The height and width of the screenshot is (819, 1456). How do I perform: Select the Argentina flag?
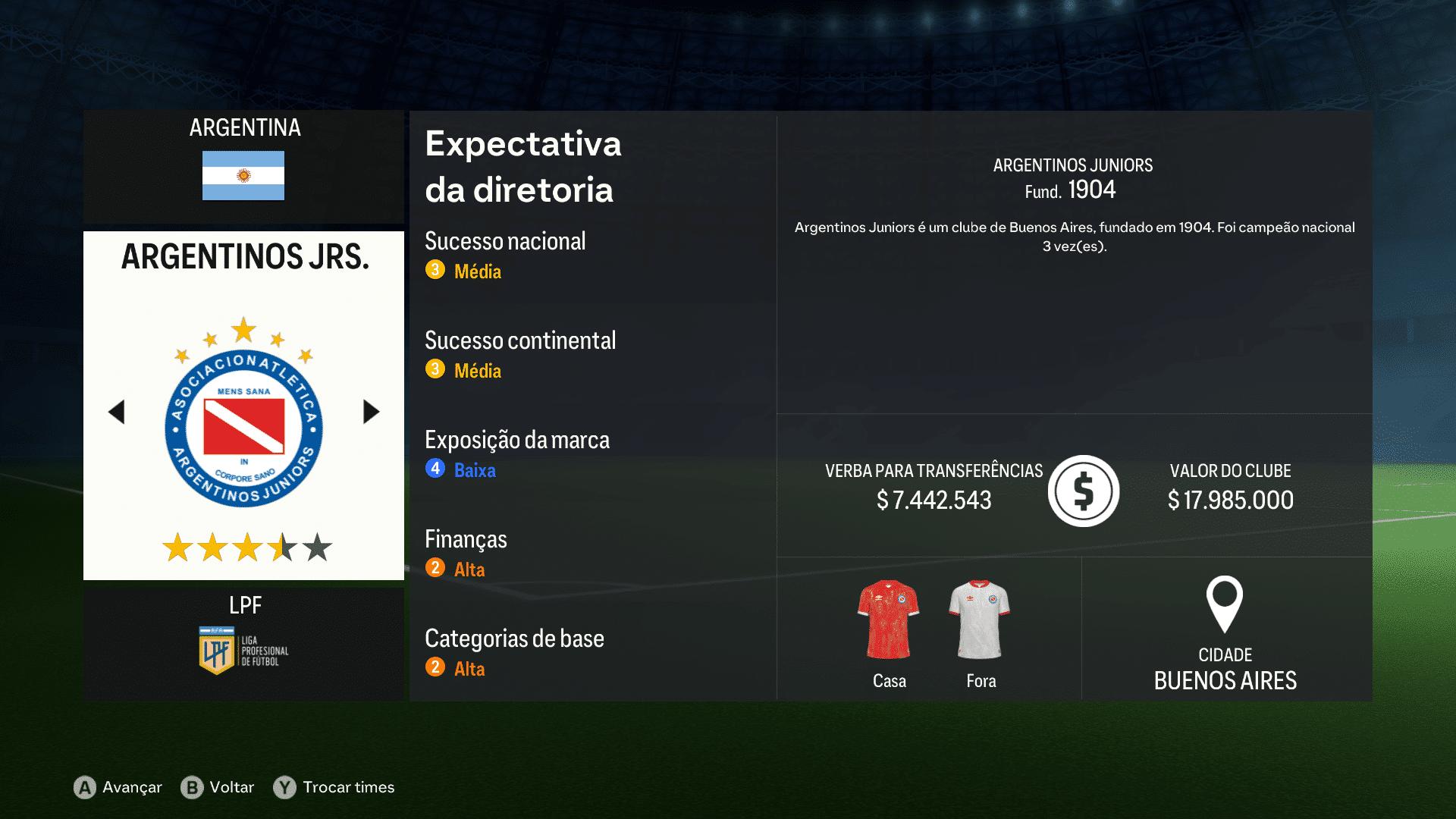[243, 176]
